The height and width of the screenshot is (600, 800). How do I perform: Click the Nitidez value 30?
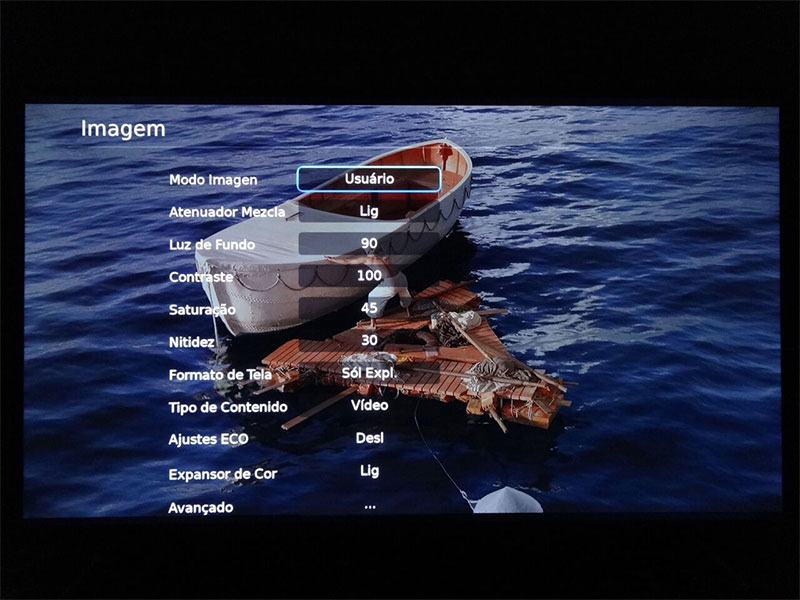pos(369,340)
